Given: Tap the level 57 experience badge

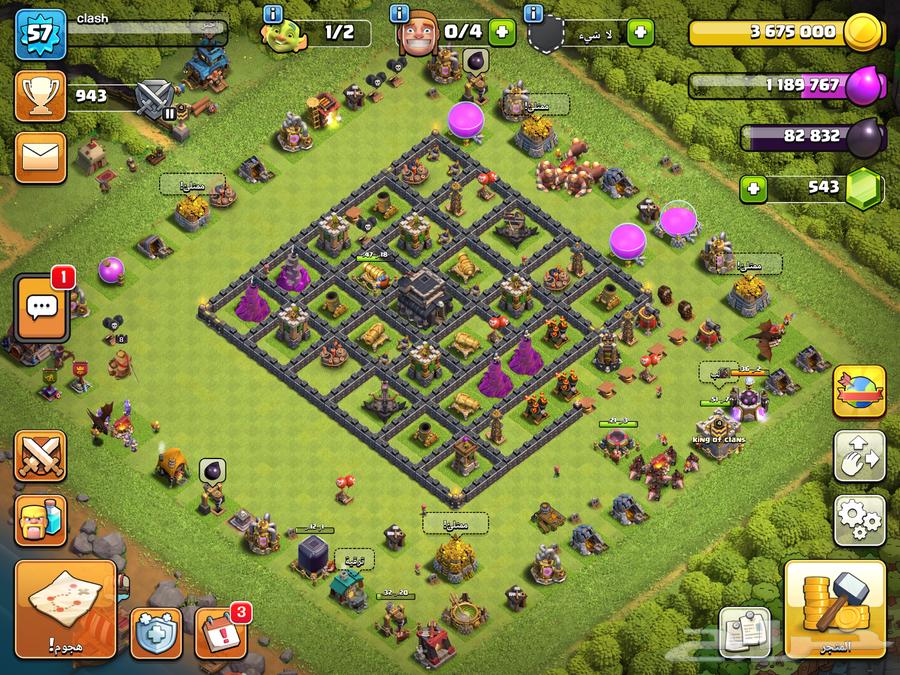Looking at the screenshot, I should [40, 34].
